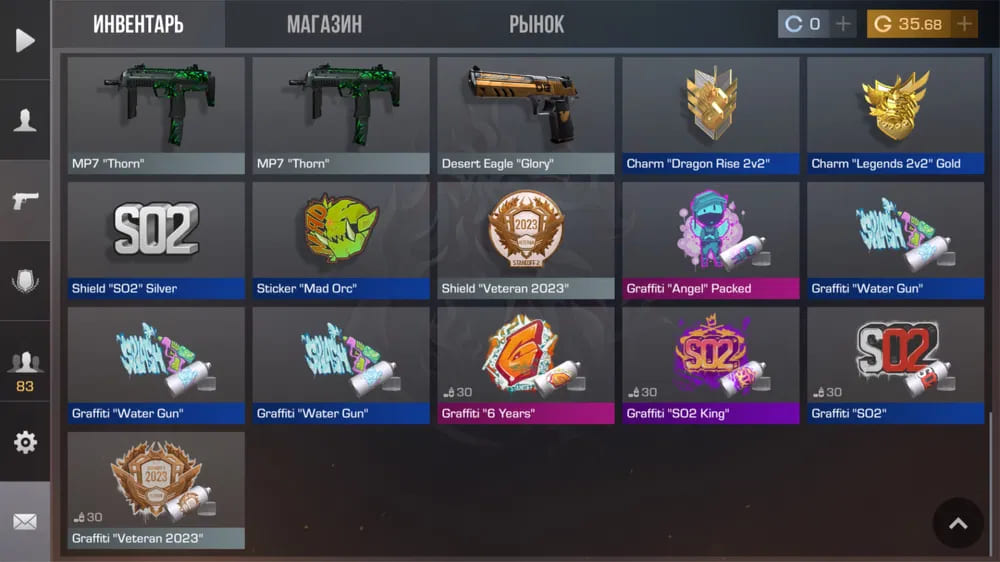Viewport: 1000px width, 562px height.
Task: Select the Graffiti "Veteran 2023" item
Action: pyautogui.click(x=156, y=490)
